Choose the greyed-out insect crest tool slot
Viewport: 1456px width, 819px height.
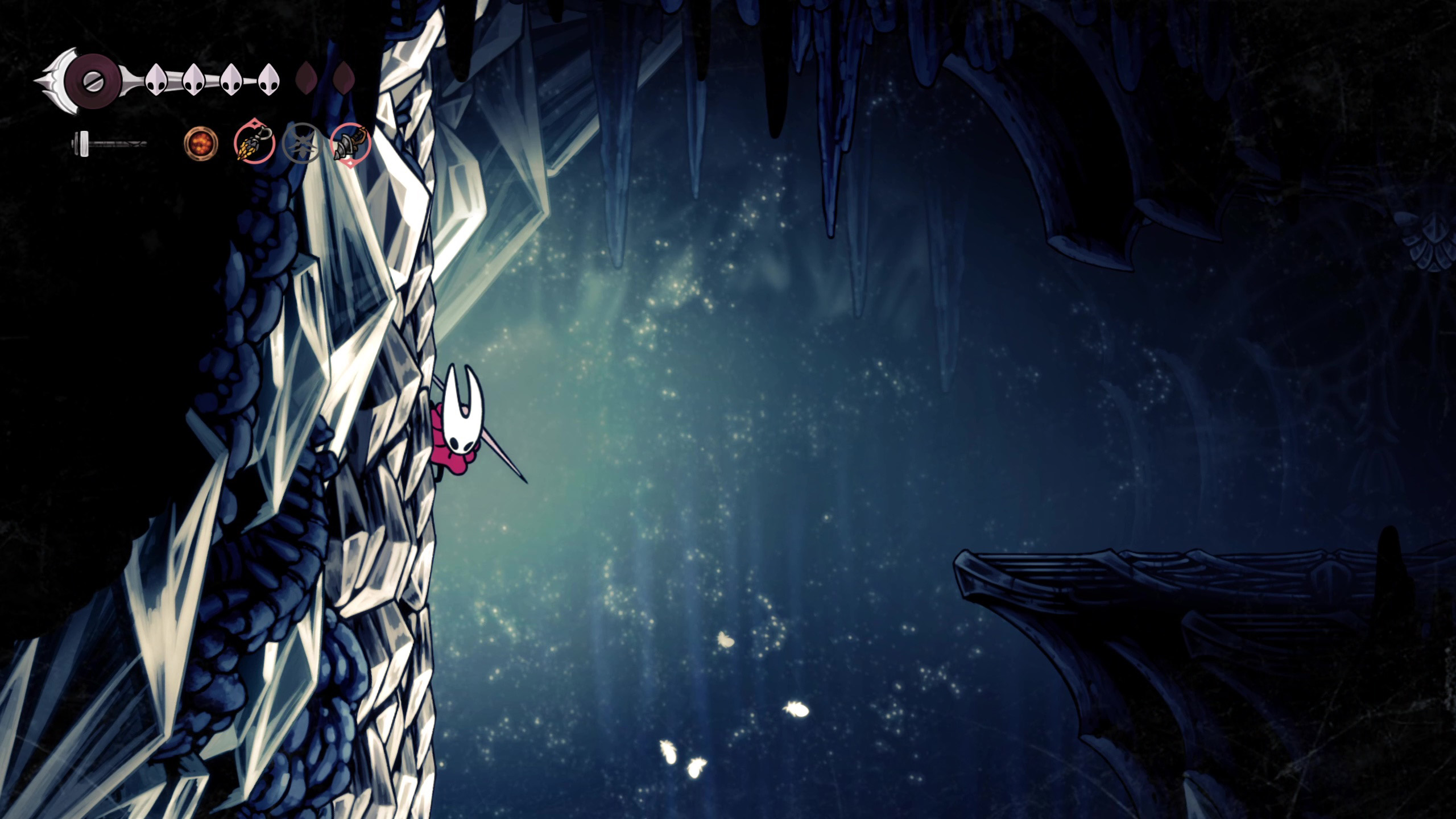tap(302, 143)
